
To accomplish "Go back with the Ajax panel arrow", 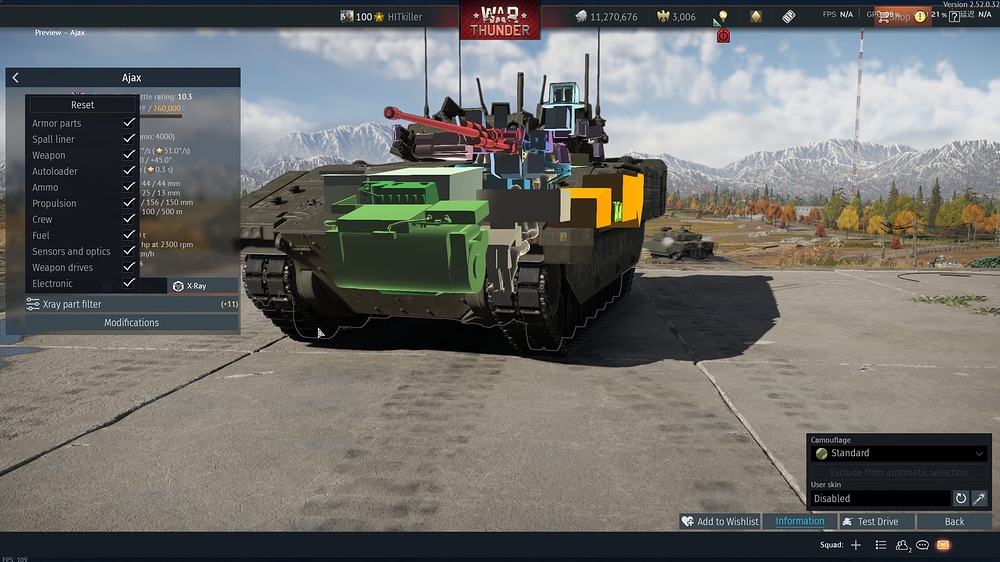I will pos(16,78).
